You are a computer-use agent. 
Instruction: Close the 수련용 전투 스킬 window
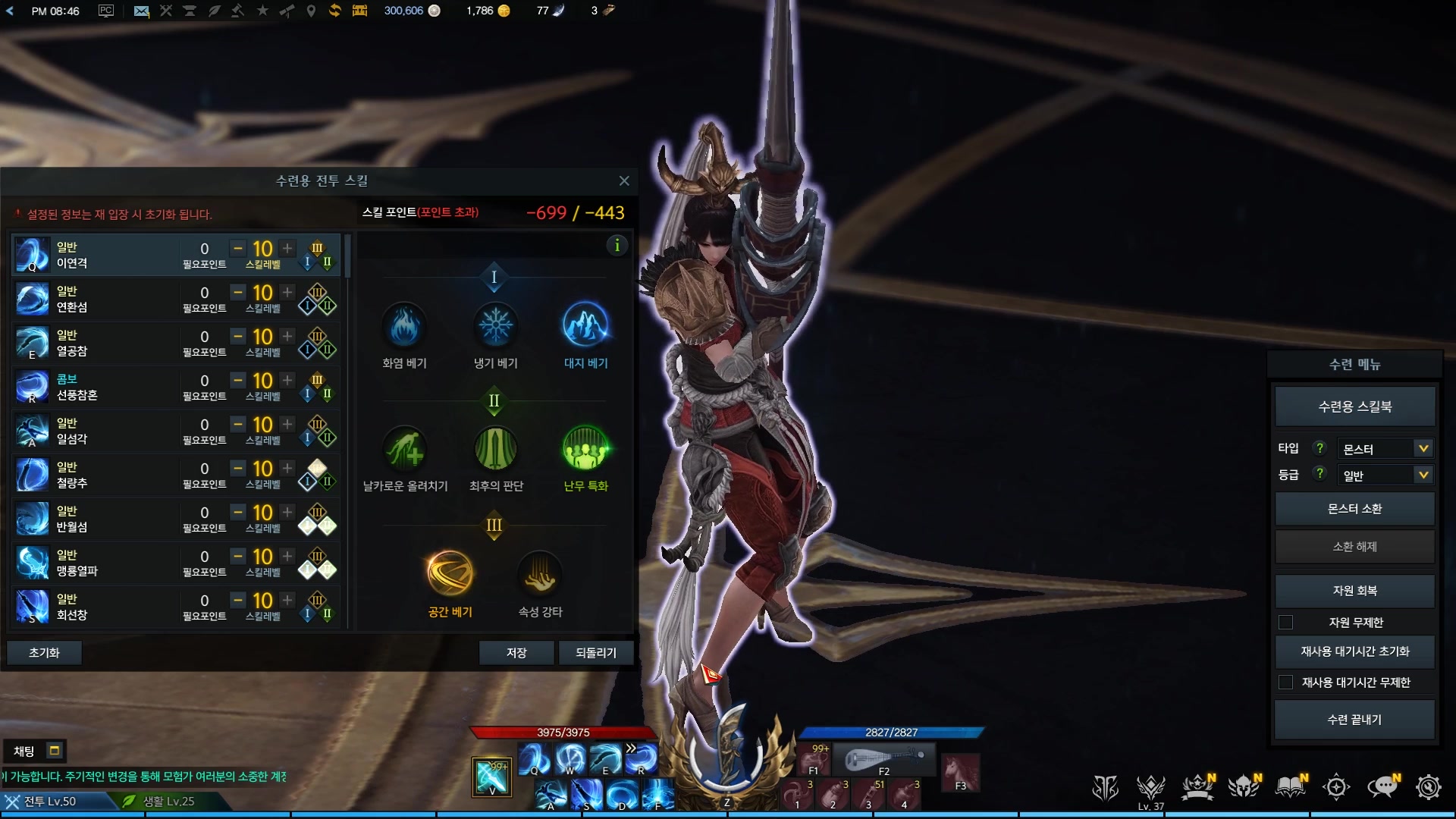pyautogui.click(x=624, y=180)
